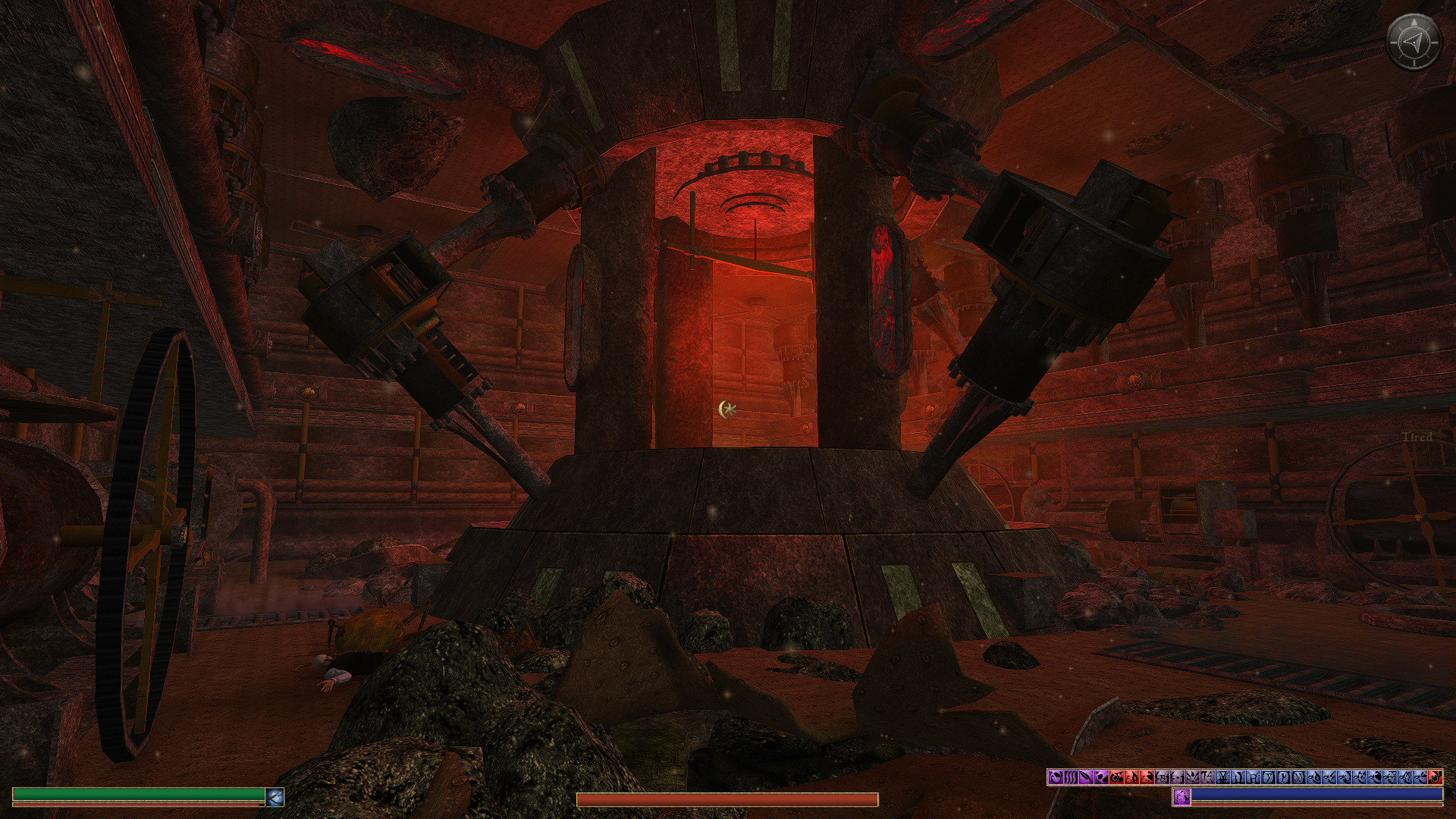Click the first purple swirl effect icon
The image size is (1456, 819).
coord(1056,777)
